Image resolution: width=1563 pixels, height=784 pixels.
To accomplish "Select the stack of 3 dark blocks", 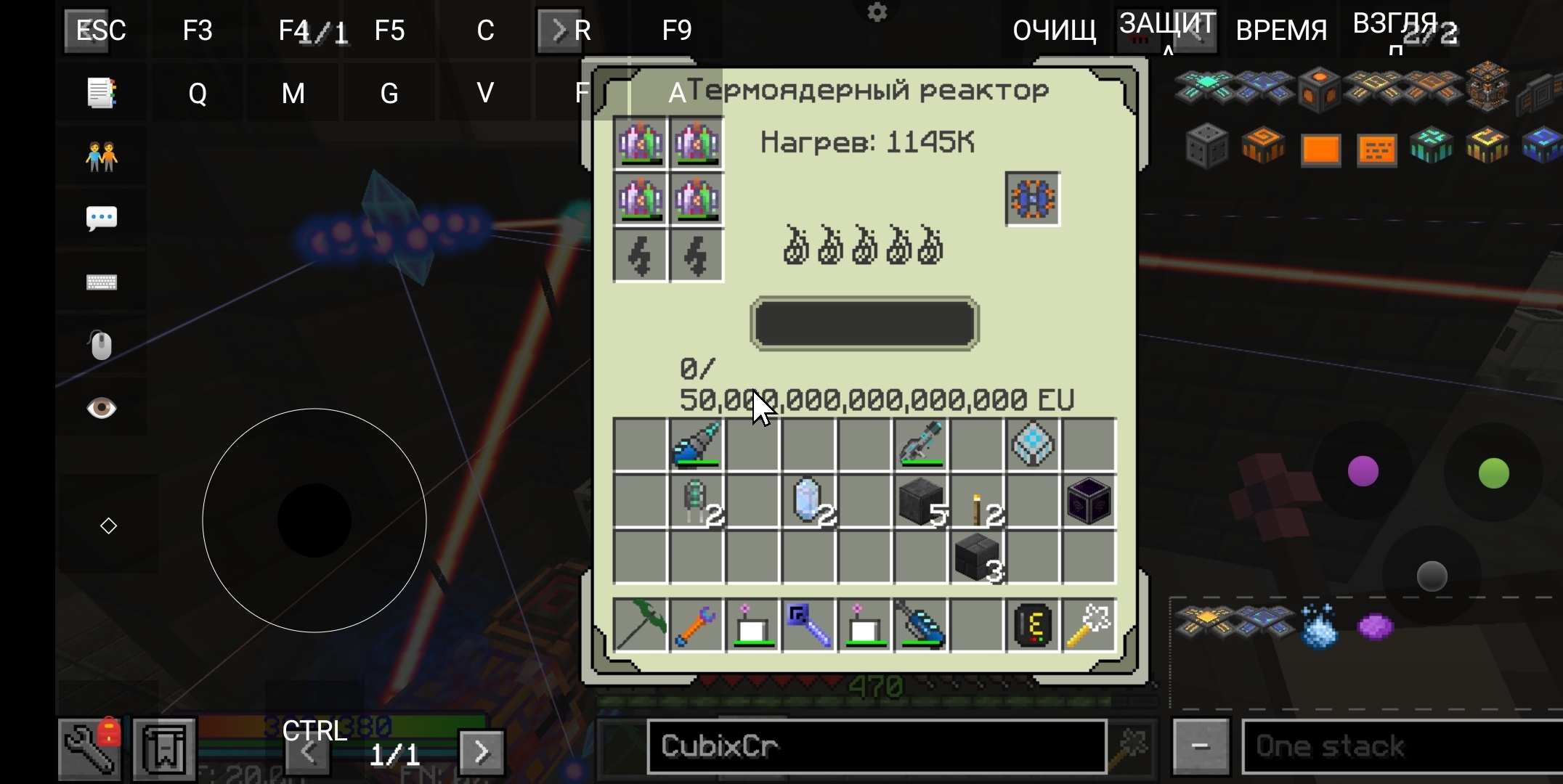I will click(x=977, y=558).
